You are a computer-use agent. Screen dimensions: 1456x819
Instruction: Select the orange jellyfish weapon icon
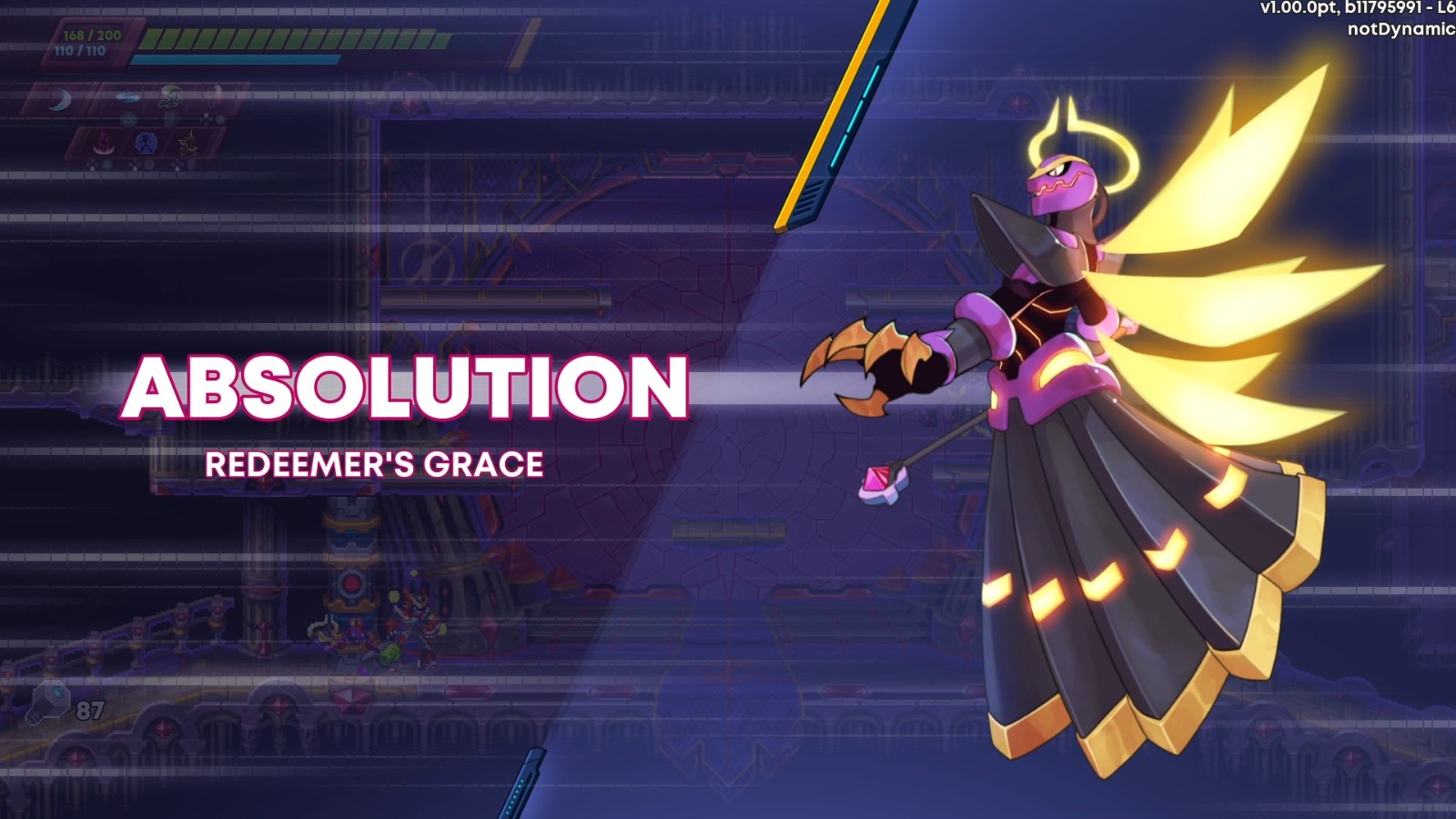click(x=213, y=96)
